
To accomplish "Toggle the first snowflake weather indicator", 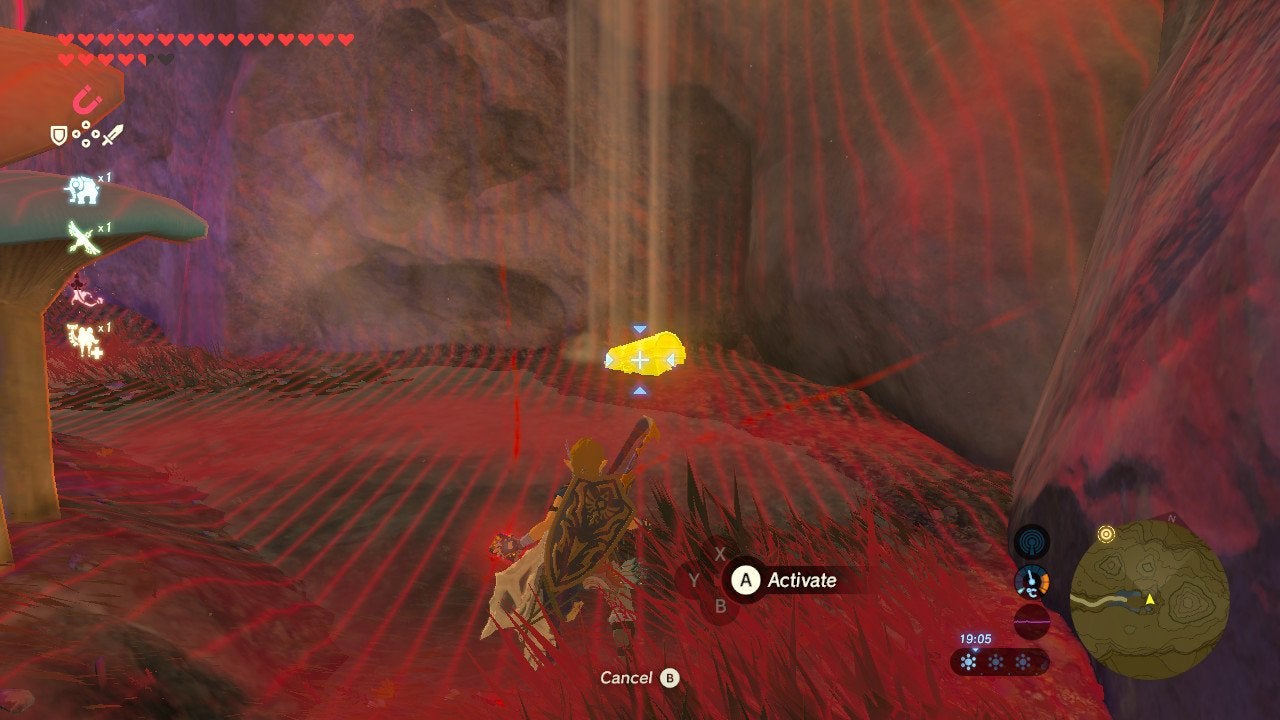I will (968, 661).
